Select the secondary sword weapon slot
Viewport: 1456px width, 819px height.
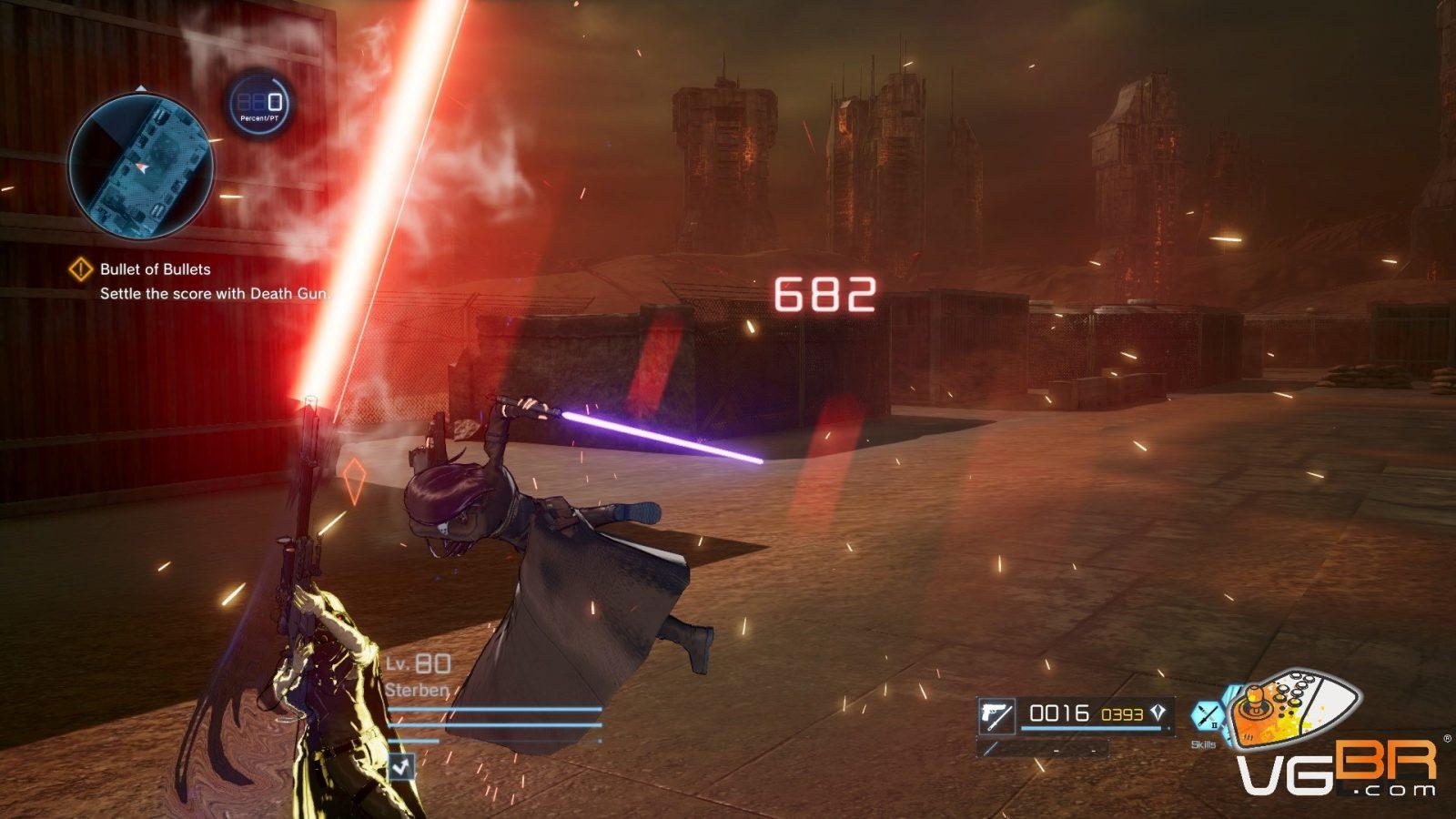pyautogui.click(x=1043, y=750)
